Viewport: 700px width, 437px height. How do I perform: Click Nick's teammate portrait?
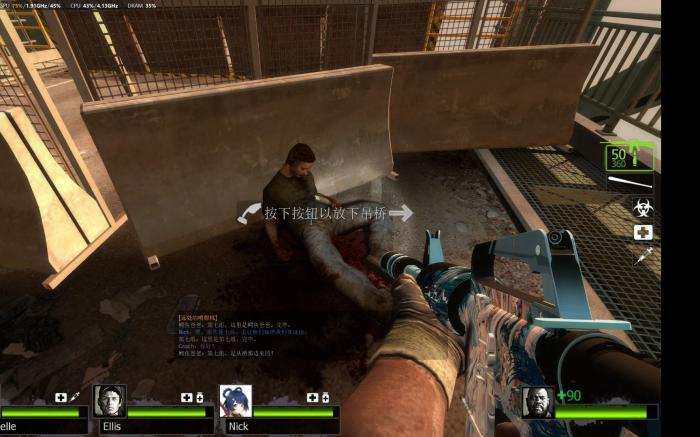[x=236, y=401]
